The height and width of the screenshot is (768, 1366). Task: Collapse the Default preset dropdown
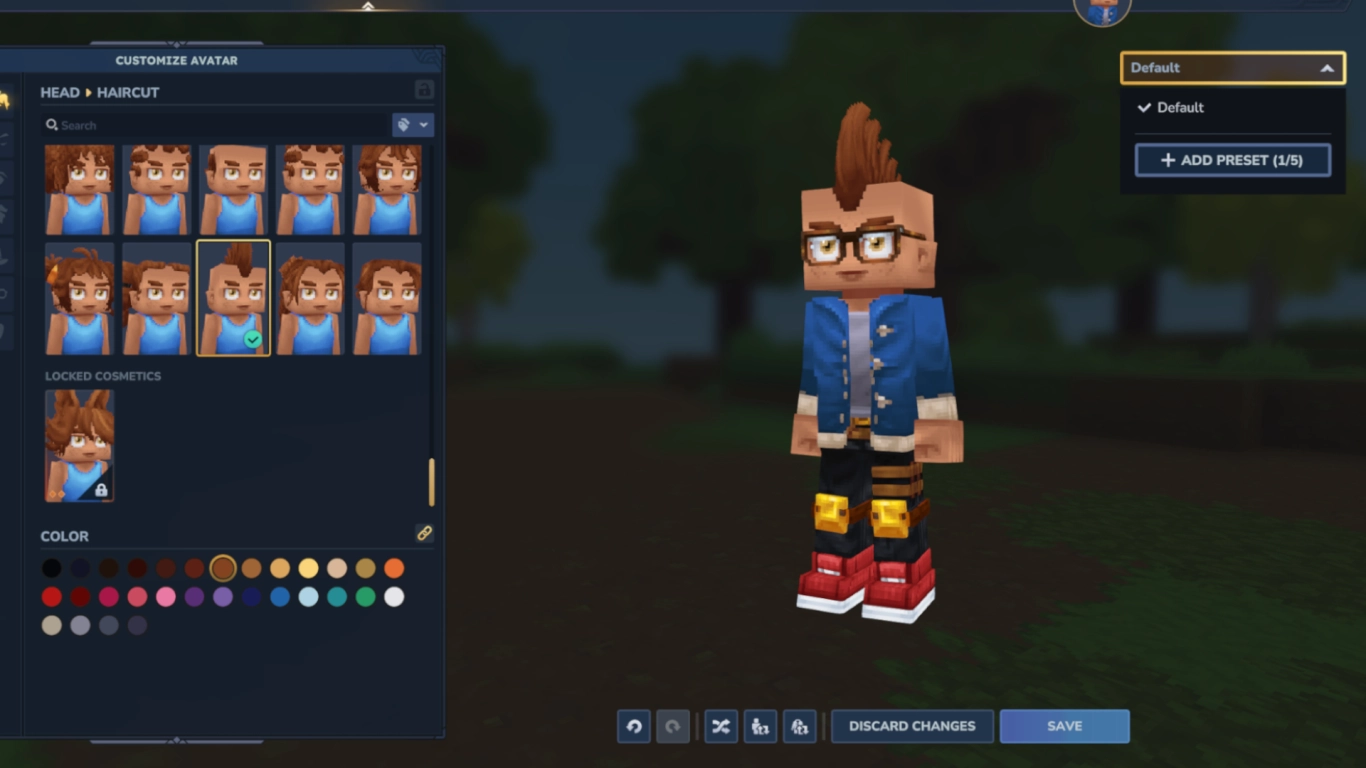1327,68
